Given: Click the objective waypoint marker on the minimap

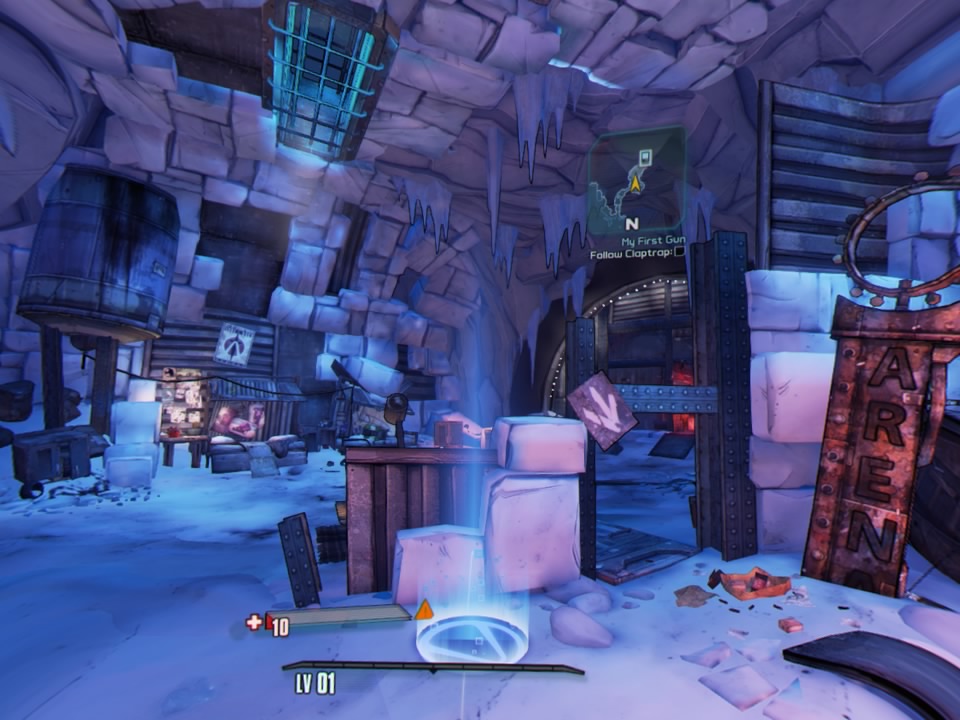Looking at the screenshot, I should point(645,156).
